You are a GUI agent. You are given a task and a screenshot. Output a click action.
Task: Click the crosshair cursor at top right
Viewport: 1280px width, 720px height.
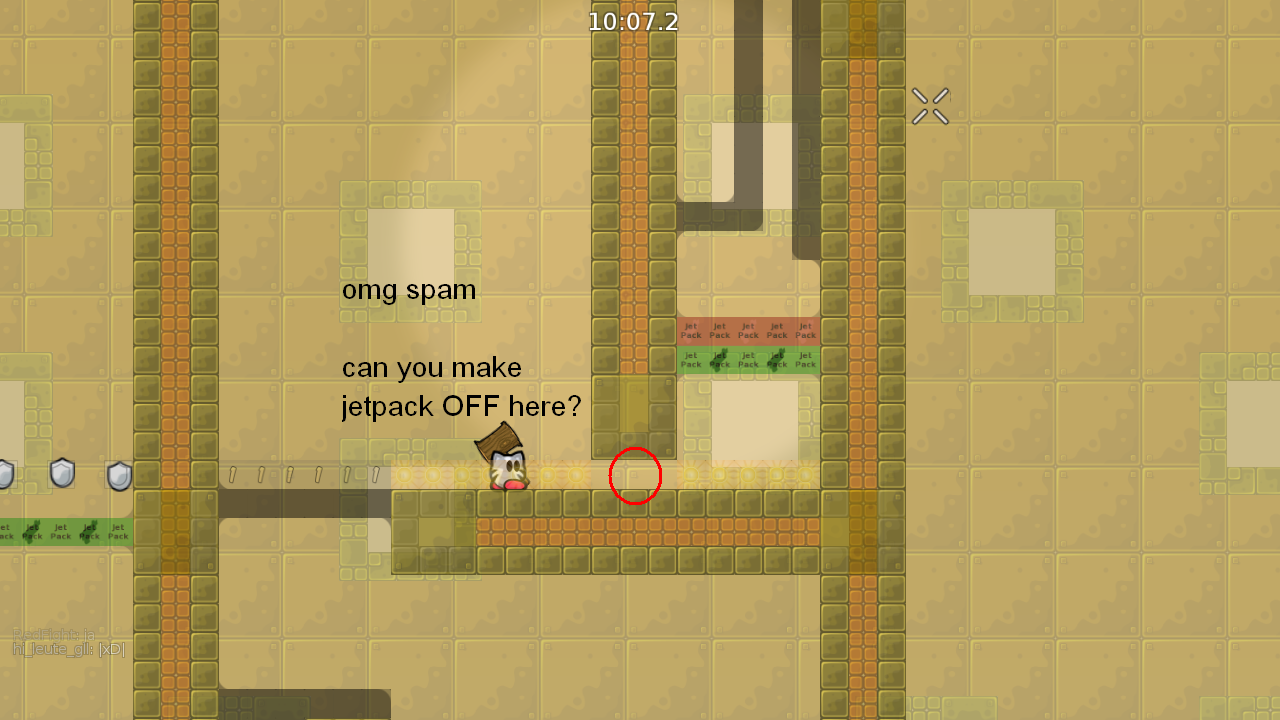[x=930, y=106]
